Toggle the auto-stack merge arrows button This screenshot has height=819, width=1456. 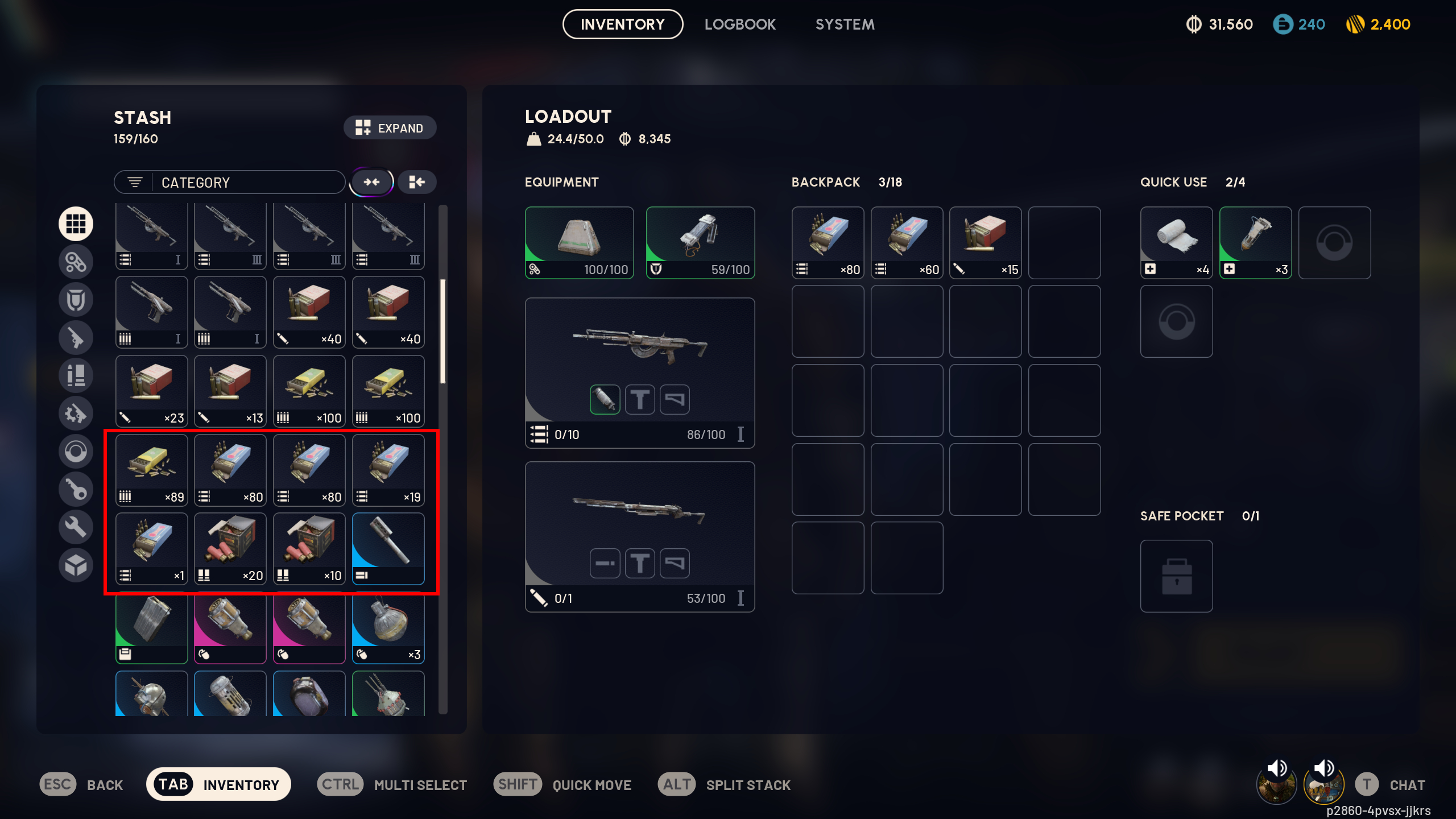[x=371, y=182]
